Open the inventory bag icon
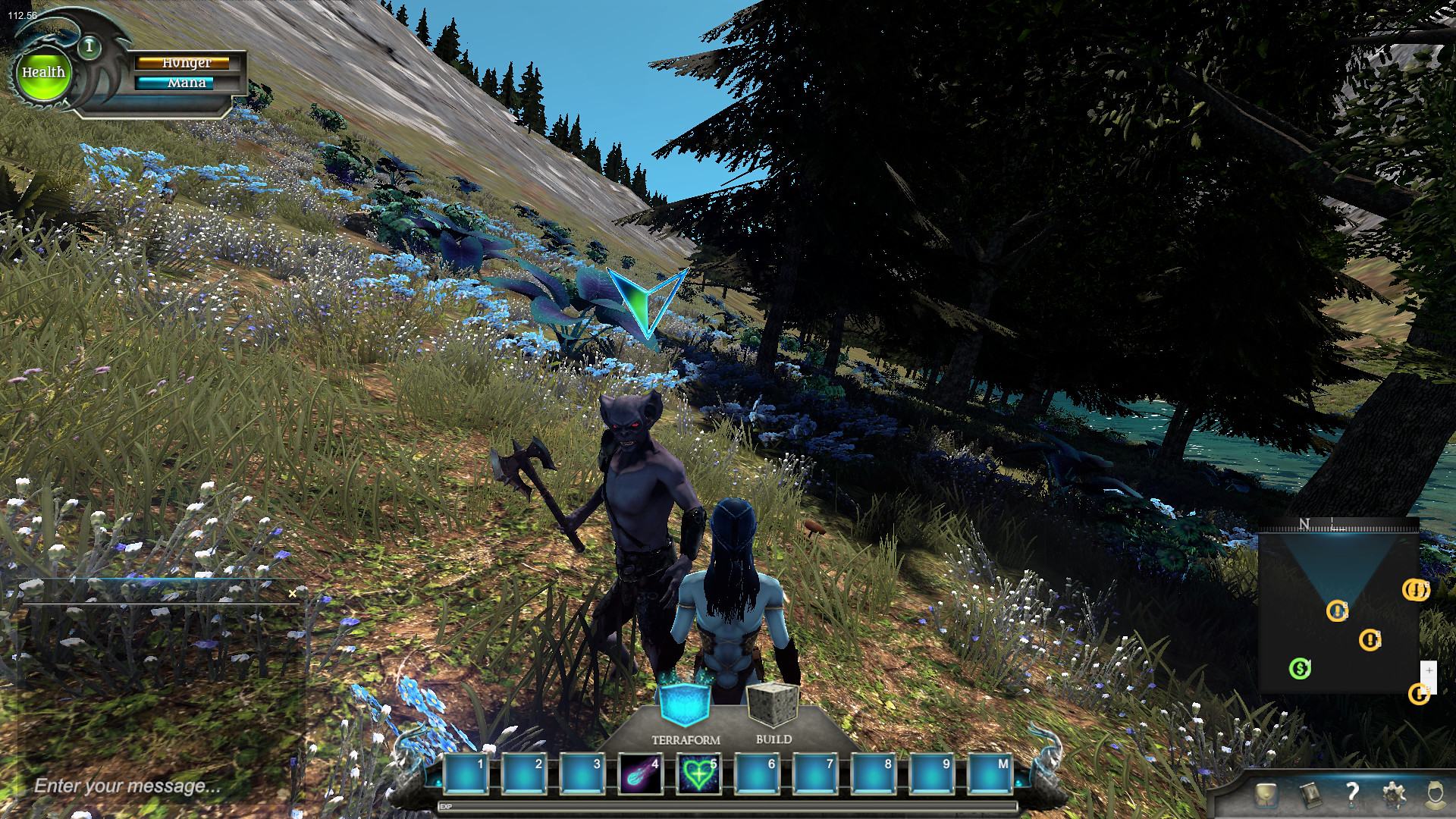This screenshot has height=819, width=1456. (x=1266, y=795)
